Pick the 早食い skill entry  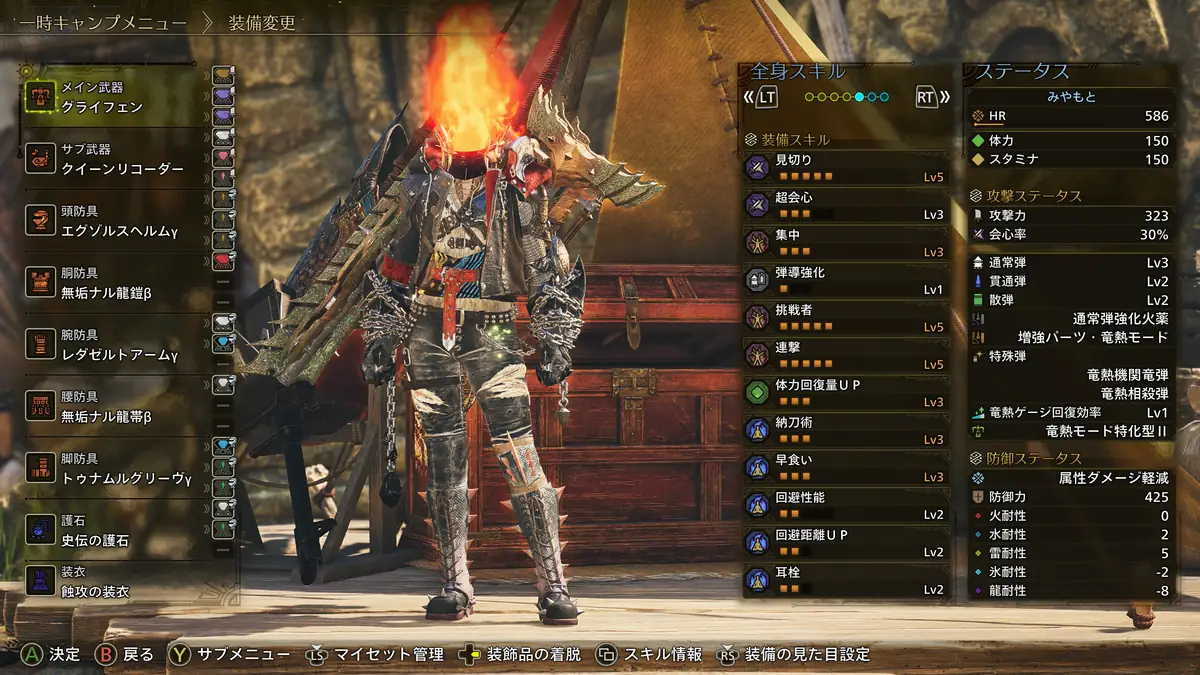point(845,467)
